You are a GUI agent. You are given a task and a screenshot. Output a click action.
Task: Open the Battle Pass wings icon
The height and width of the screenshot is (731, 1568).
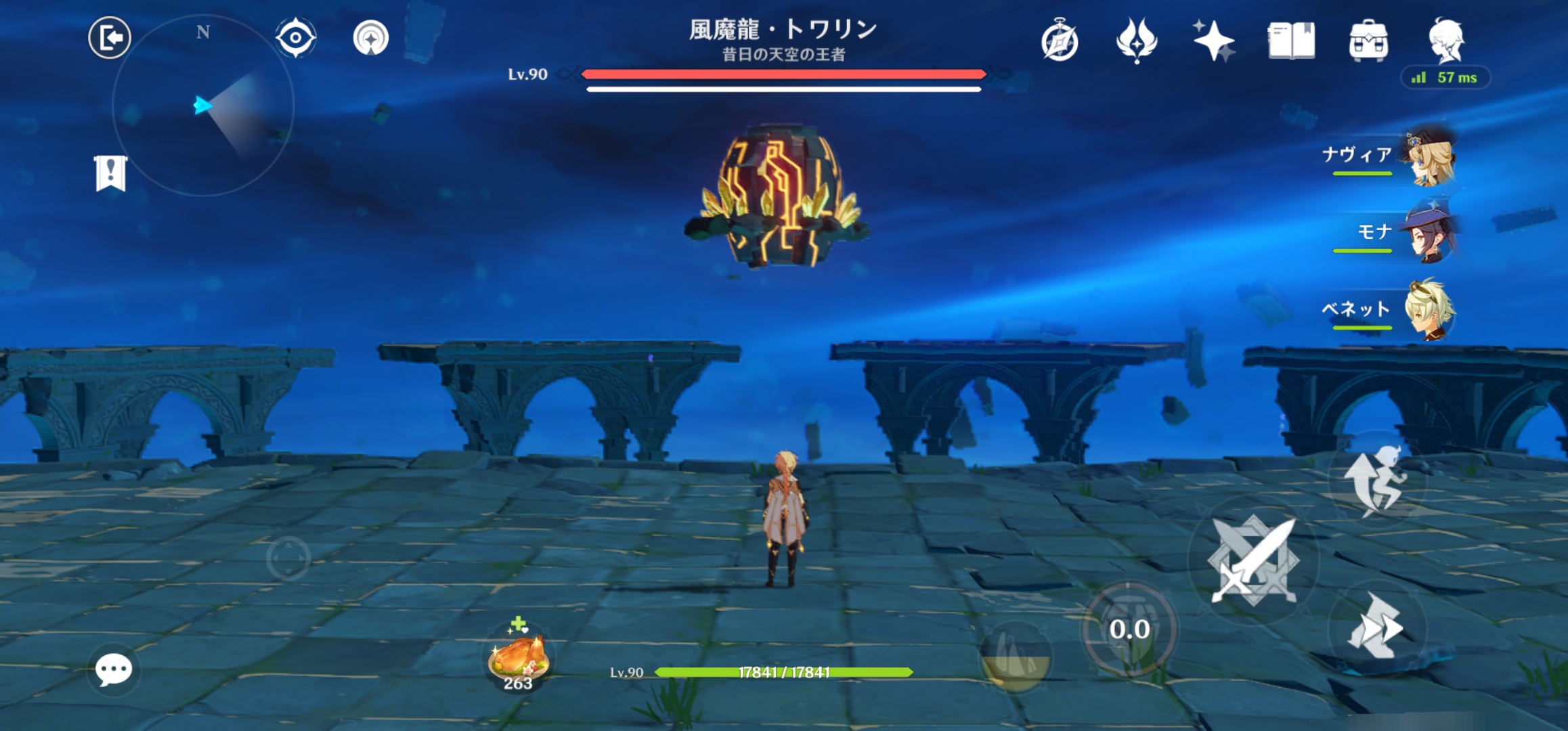(x=1136, y=41)
